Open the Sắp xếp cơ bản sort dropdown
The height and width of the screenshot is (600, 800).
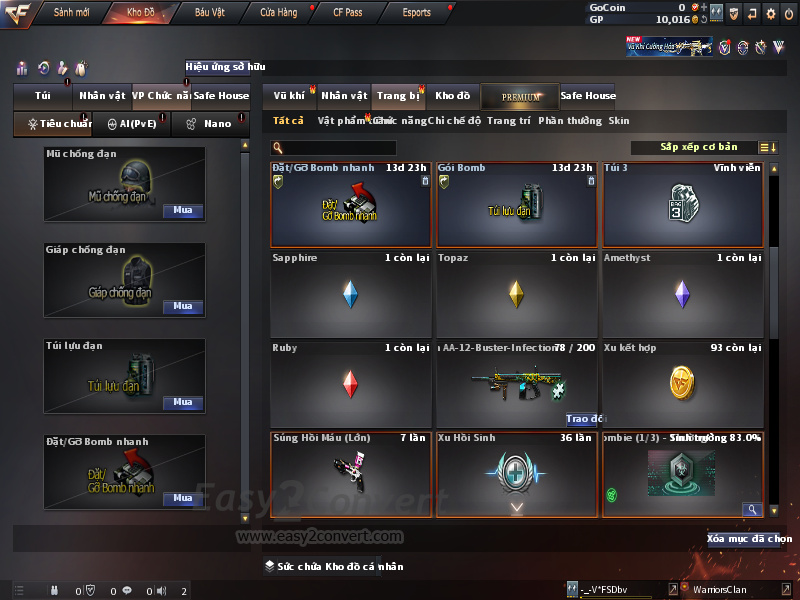pos(699,147)
